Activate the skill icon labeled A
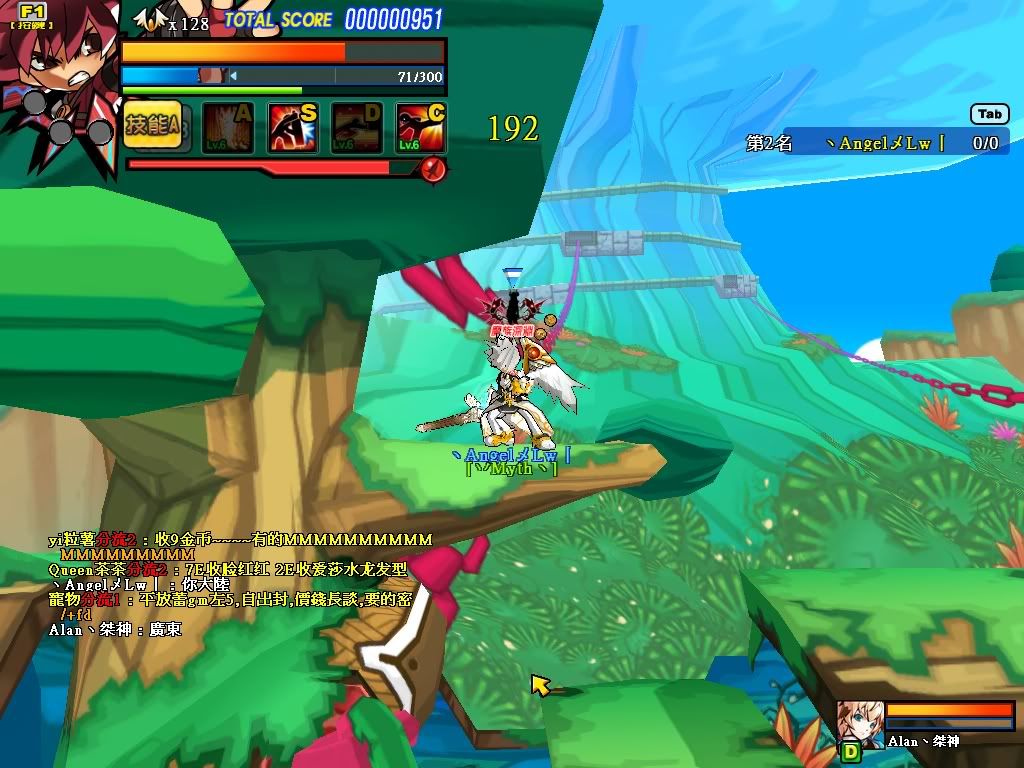The width and height of the screenshot is (1024, 768). 228,128
